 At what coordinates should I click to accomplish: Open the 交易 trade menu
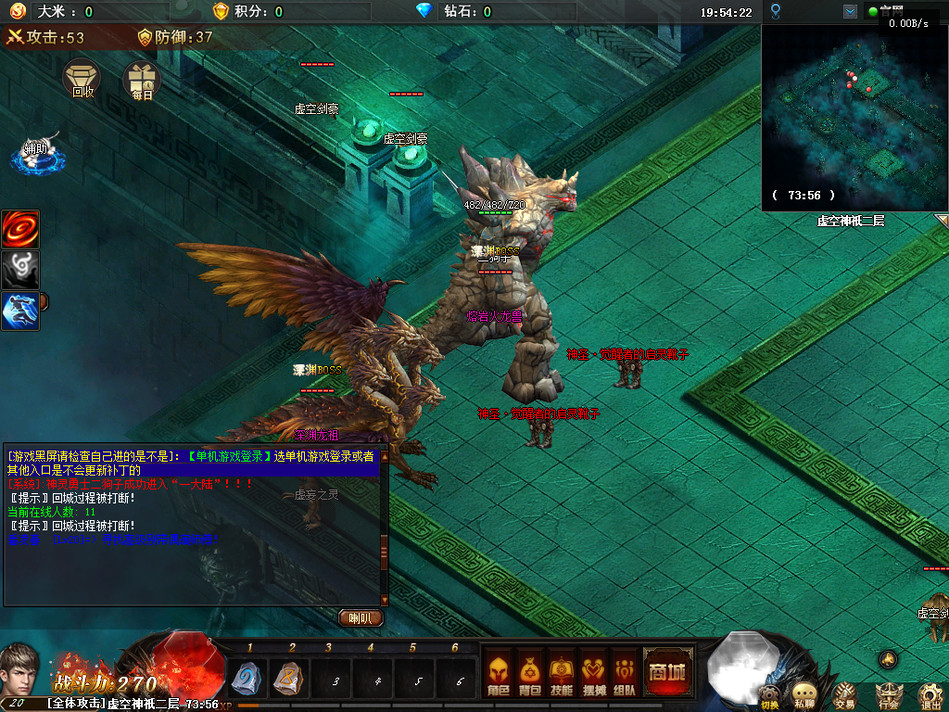tap(845, 692)
